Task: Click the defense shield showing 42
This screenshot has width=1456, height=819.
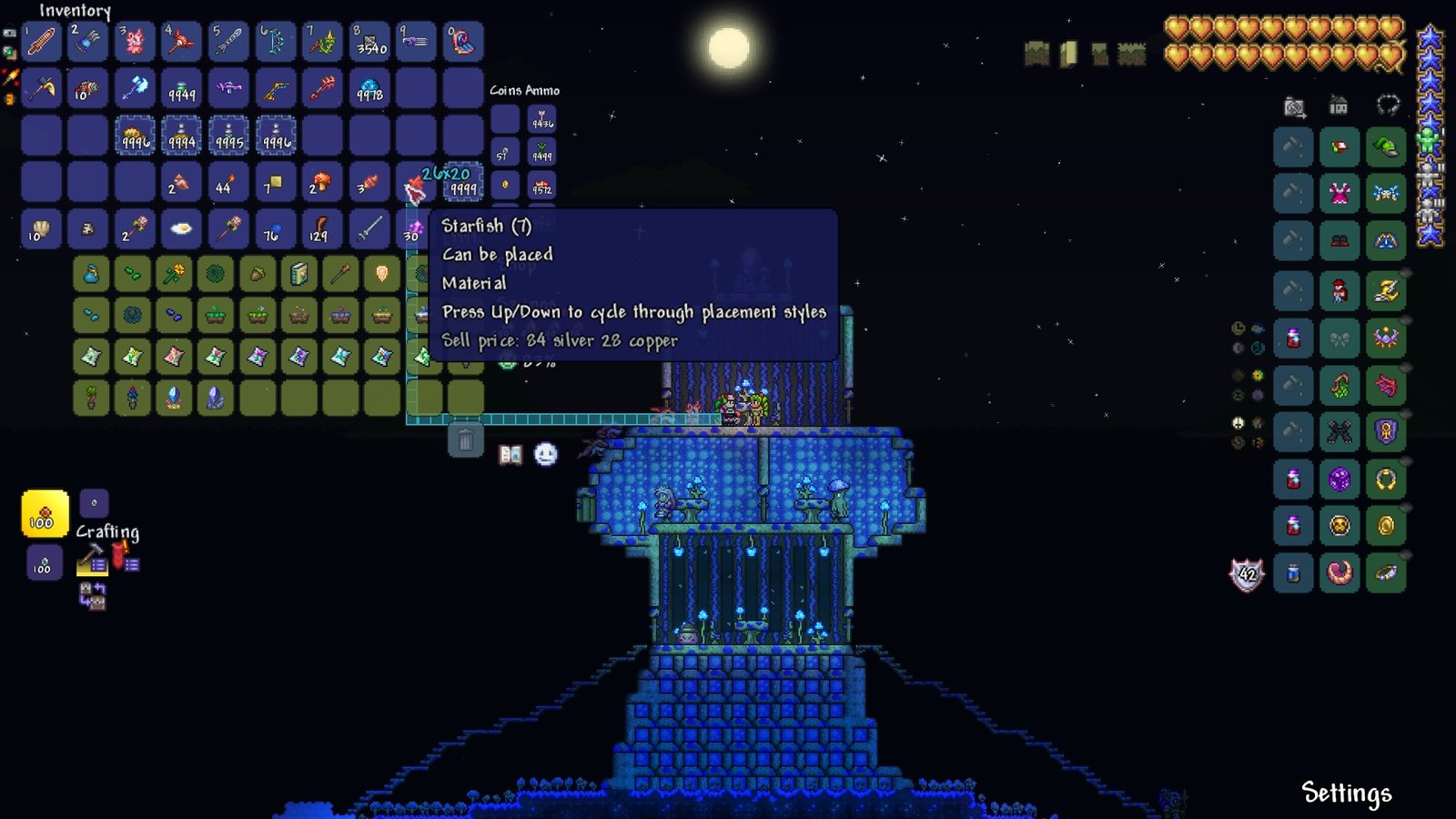Action: tap(1248, 574)
